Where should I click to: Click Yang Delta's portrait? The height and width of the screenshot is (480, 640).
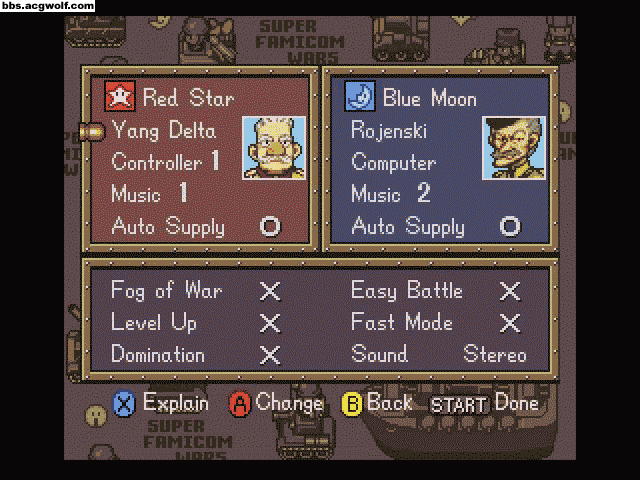coord(273,148)
